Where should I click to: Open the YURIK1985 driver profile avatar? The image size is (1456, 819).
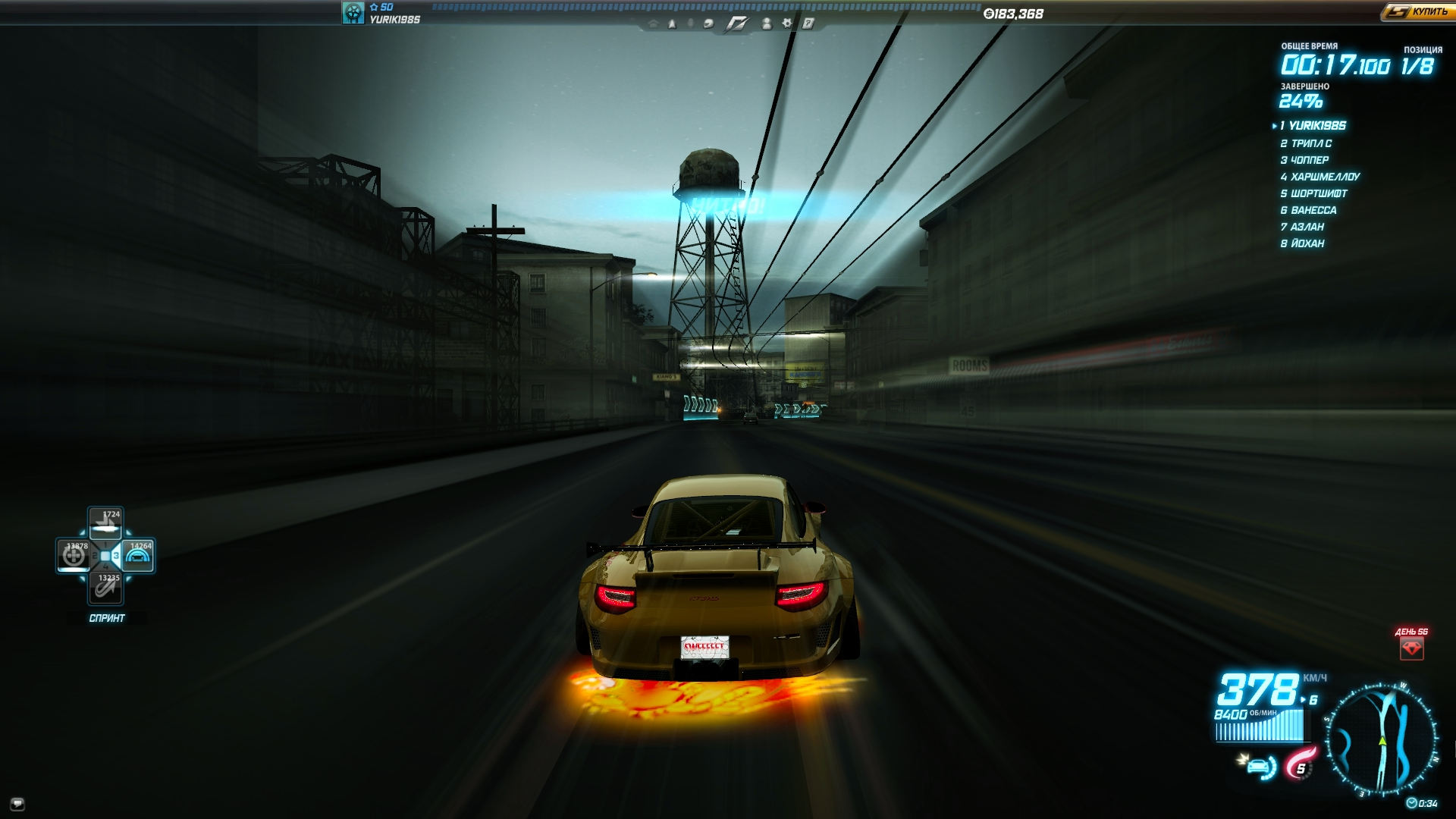click(353, 13)
